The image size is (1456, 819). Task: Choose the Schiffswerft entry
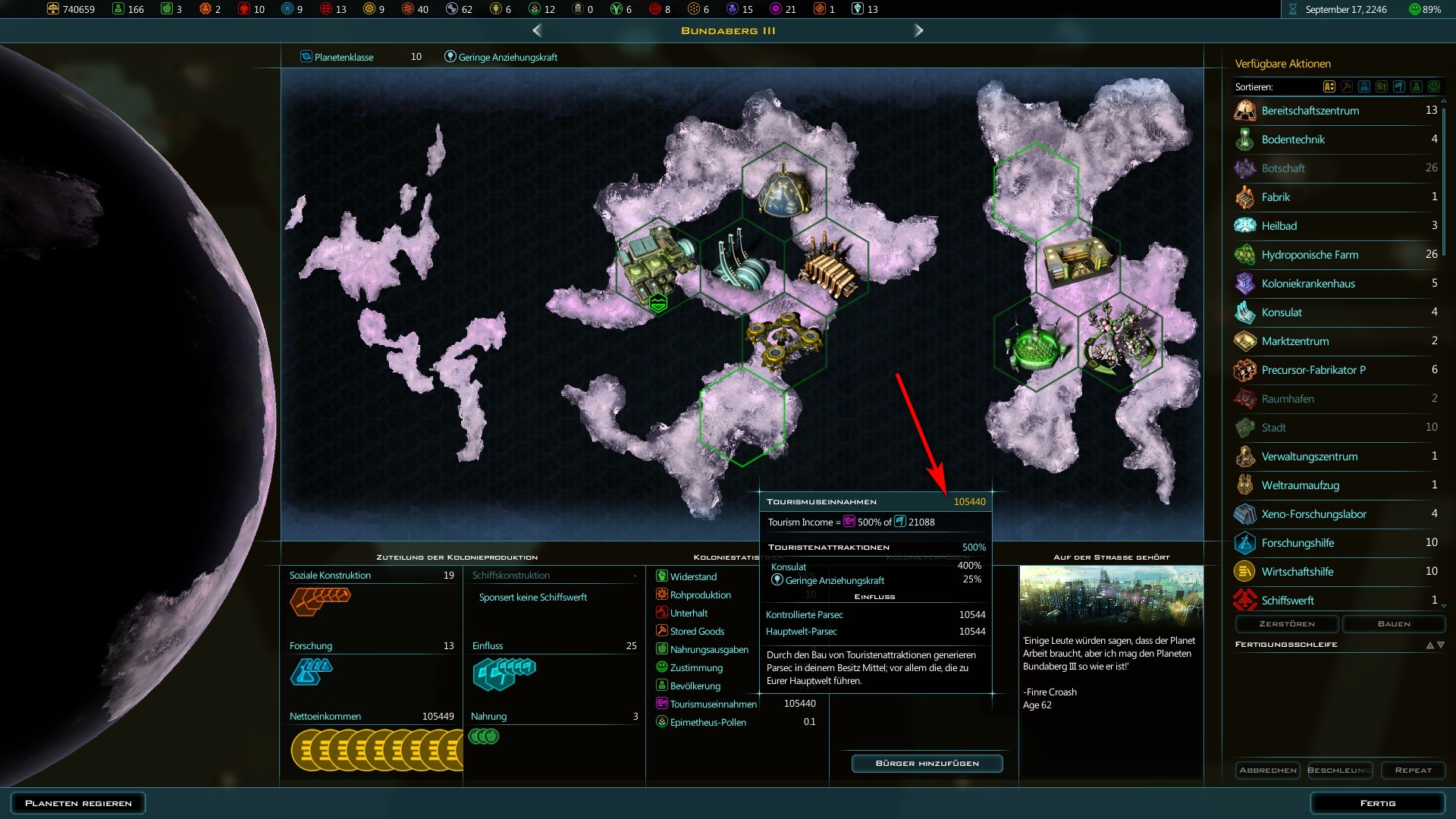(1288, 601)
